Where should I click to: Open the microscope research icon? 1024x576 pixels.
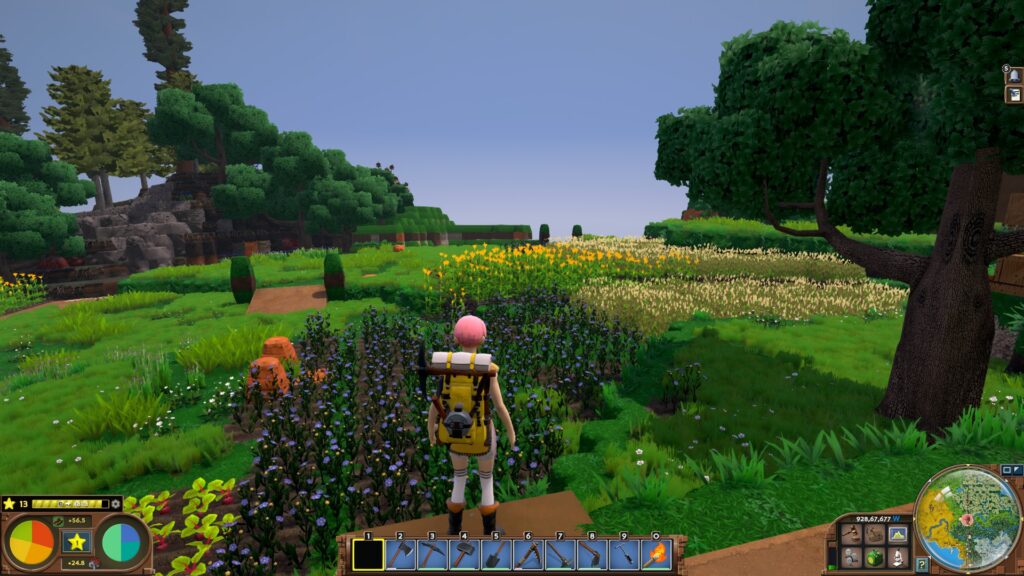(897, 558)
